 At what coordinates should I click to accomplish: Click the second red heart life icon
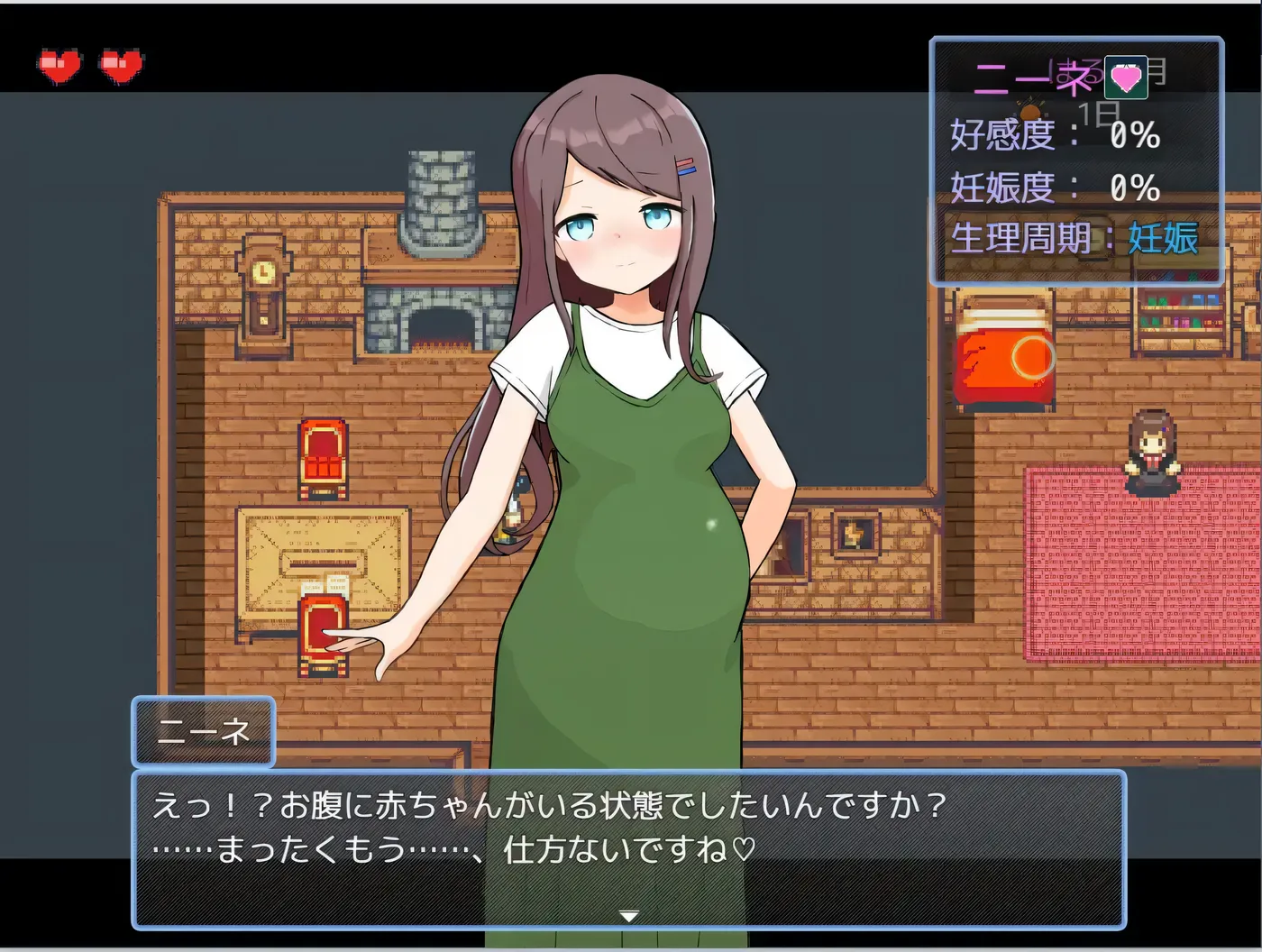click(118, 65)
